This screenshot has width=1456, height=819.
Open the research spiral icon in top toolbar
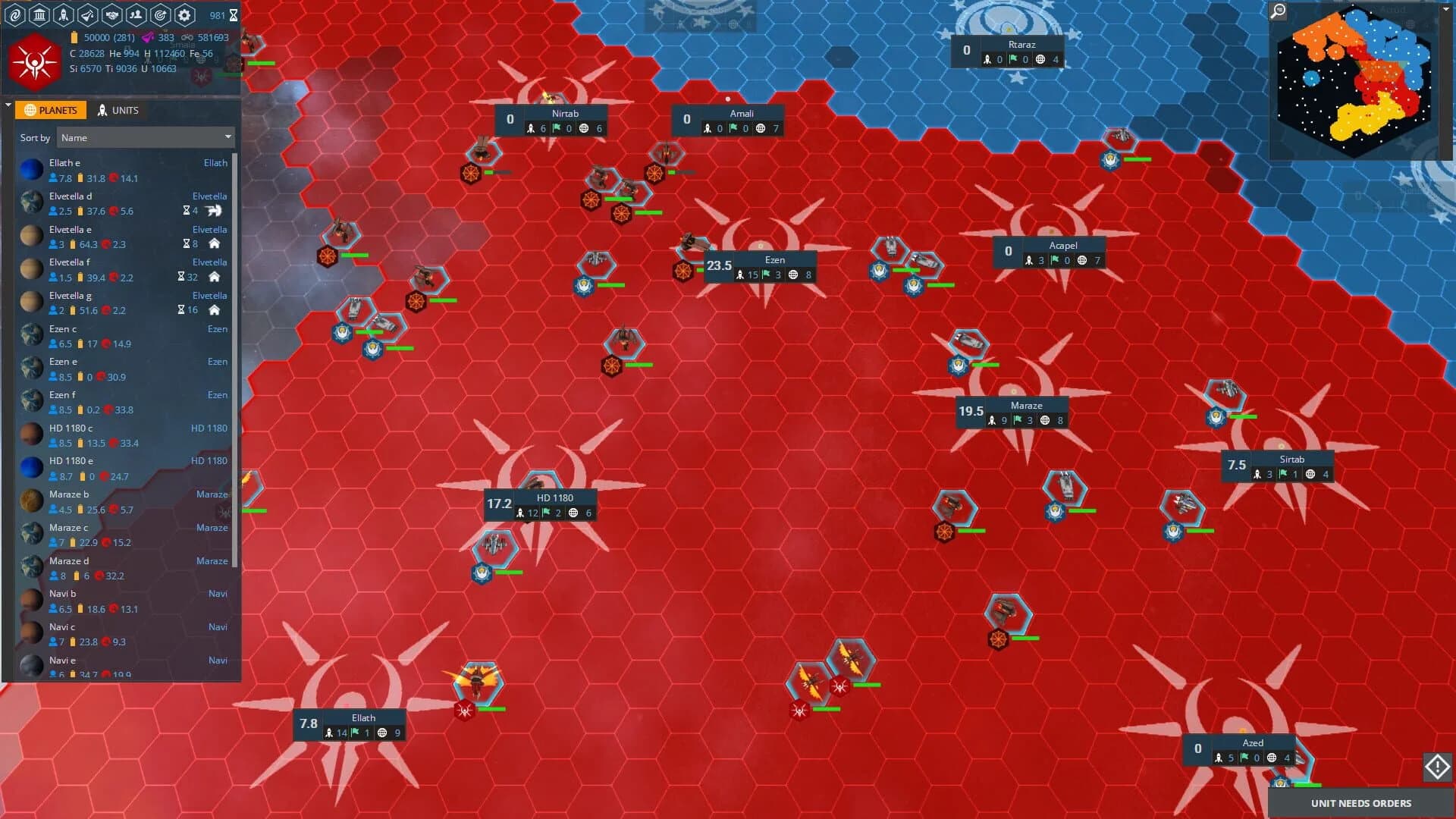(x=15, y=14)
